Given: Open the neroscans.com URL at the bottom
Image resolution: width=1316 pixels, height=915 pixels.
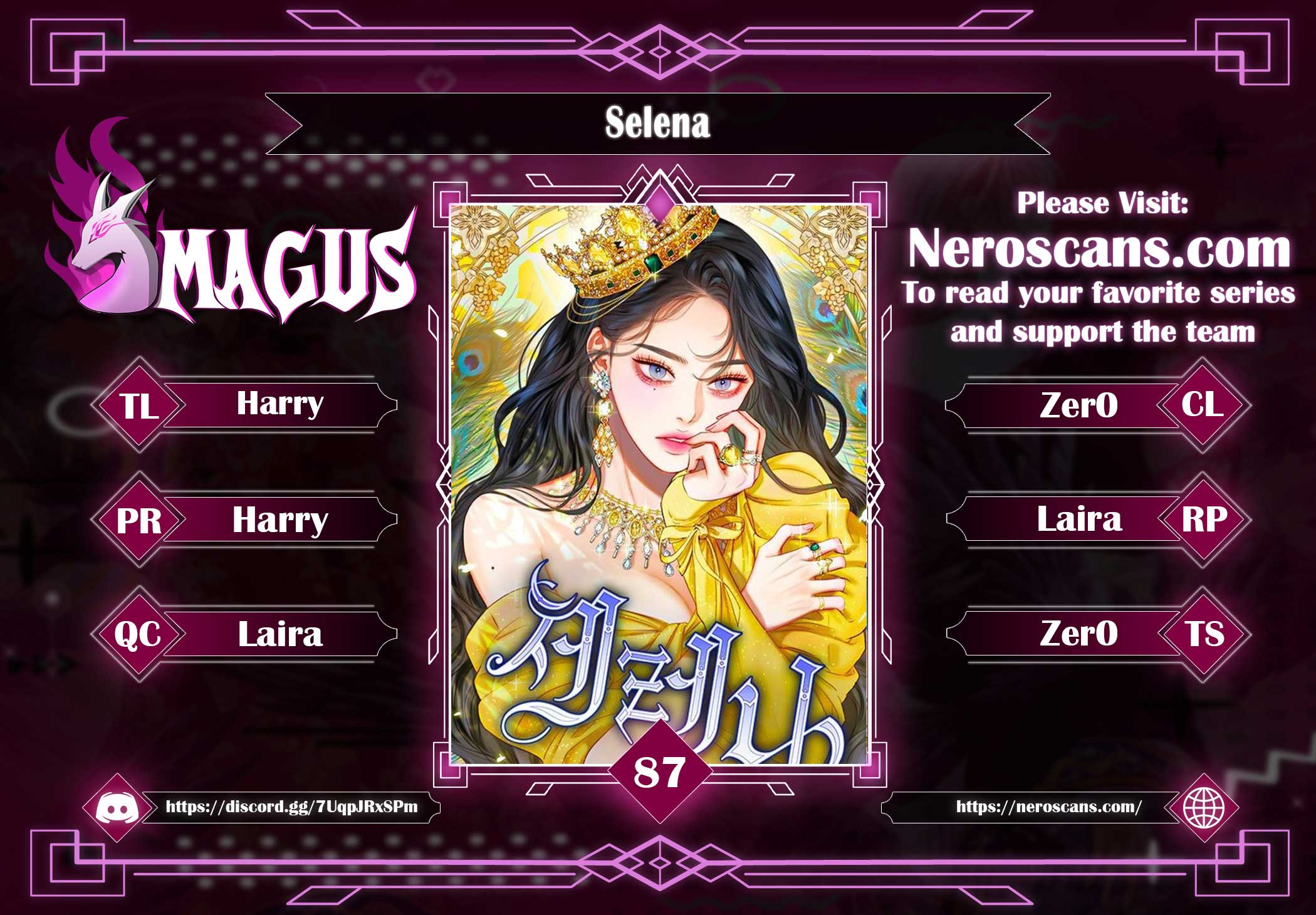Looking at the screenshot, I should point(1048,807).
